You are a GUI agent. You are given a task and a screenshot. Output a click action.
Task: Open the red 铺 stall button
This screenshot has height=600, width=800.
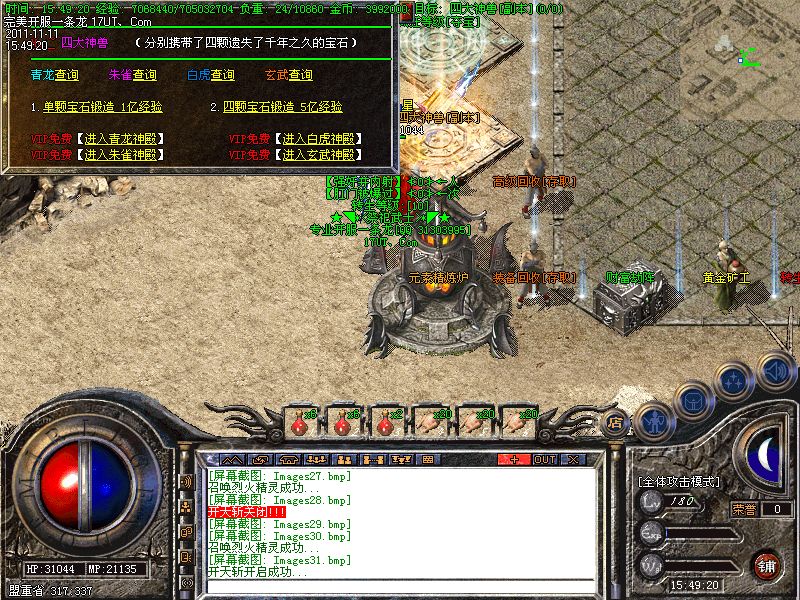point(767,564)
